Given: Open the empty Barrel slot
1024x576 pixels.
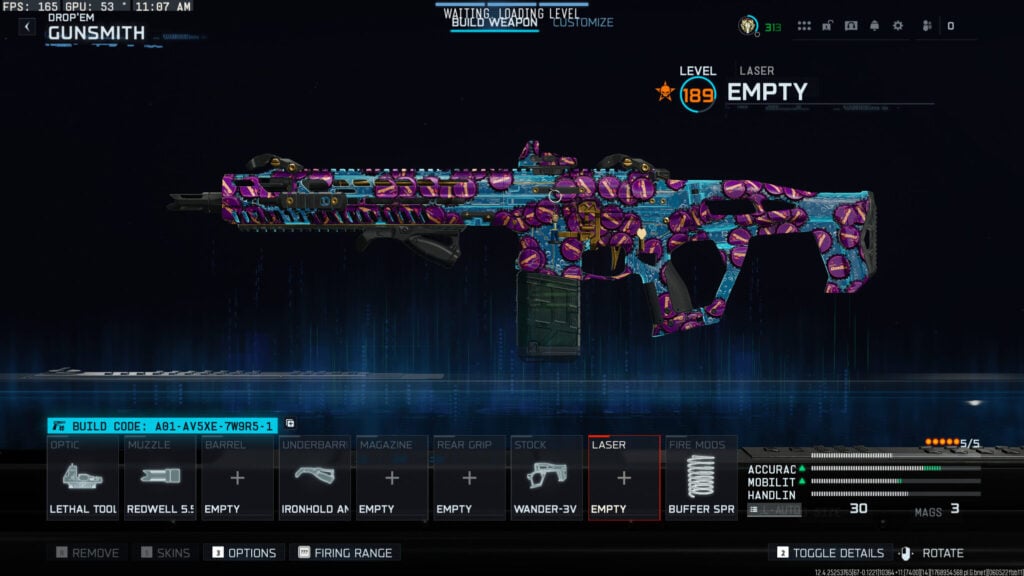Looking at the screenshot, I should [237, 477].
